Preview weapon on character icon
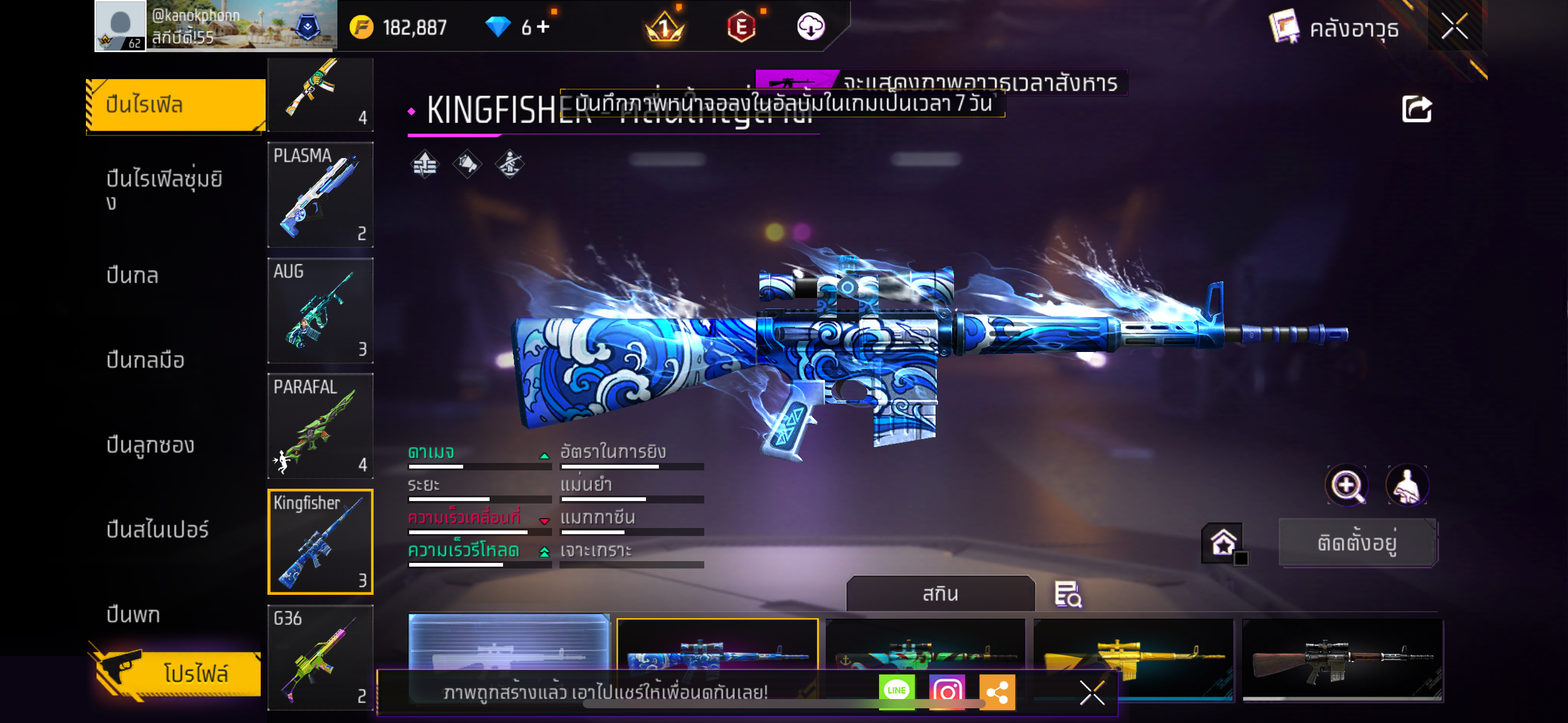The height and width of the screenshot is (723, 1568). click(1407, 486)
